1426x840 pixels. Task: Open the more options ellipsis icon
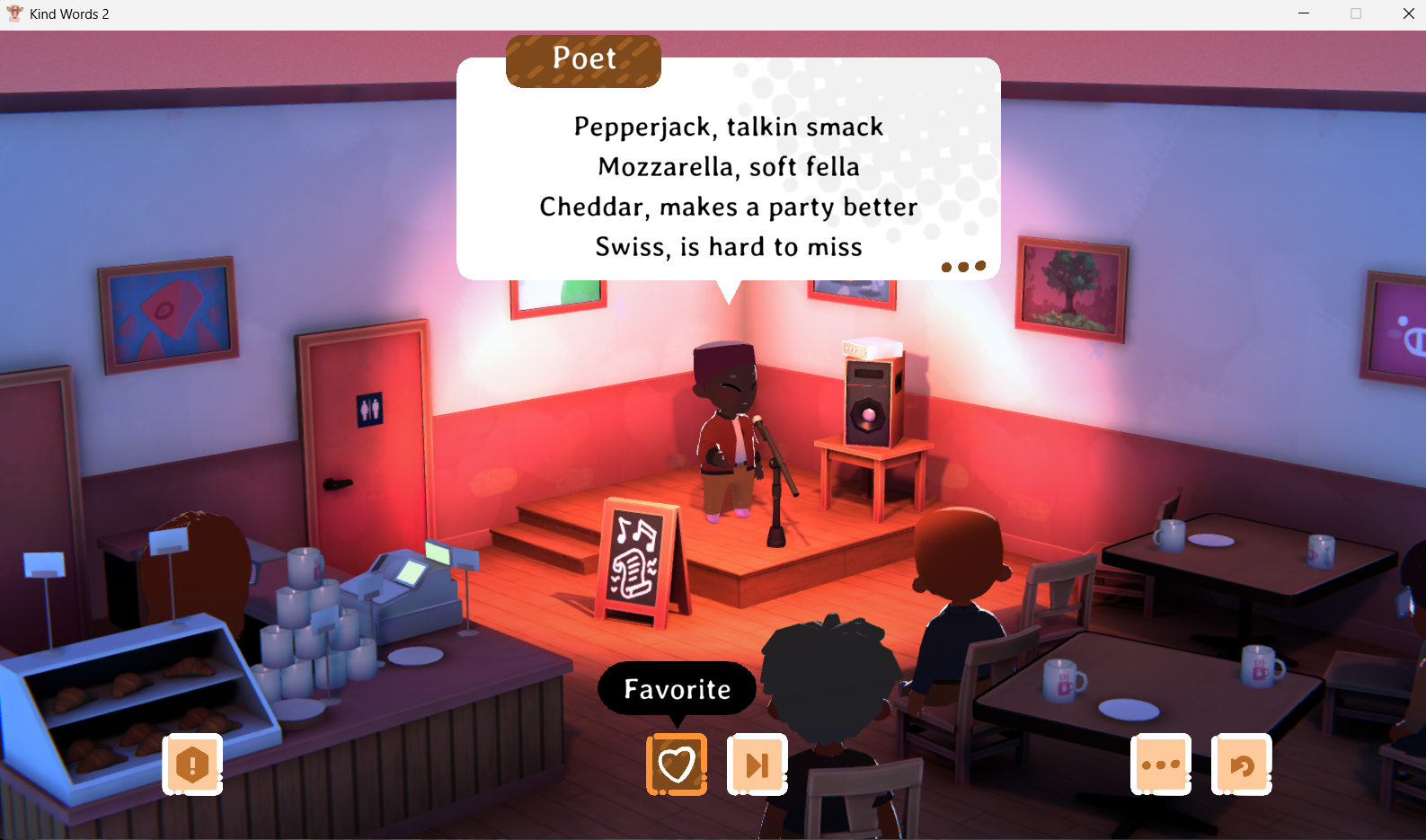tap(1161, 764)
